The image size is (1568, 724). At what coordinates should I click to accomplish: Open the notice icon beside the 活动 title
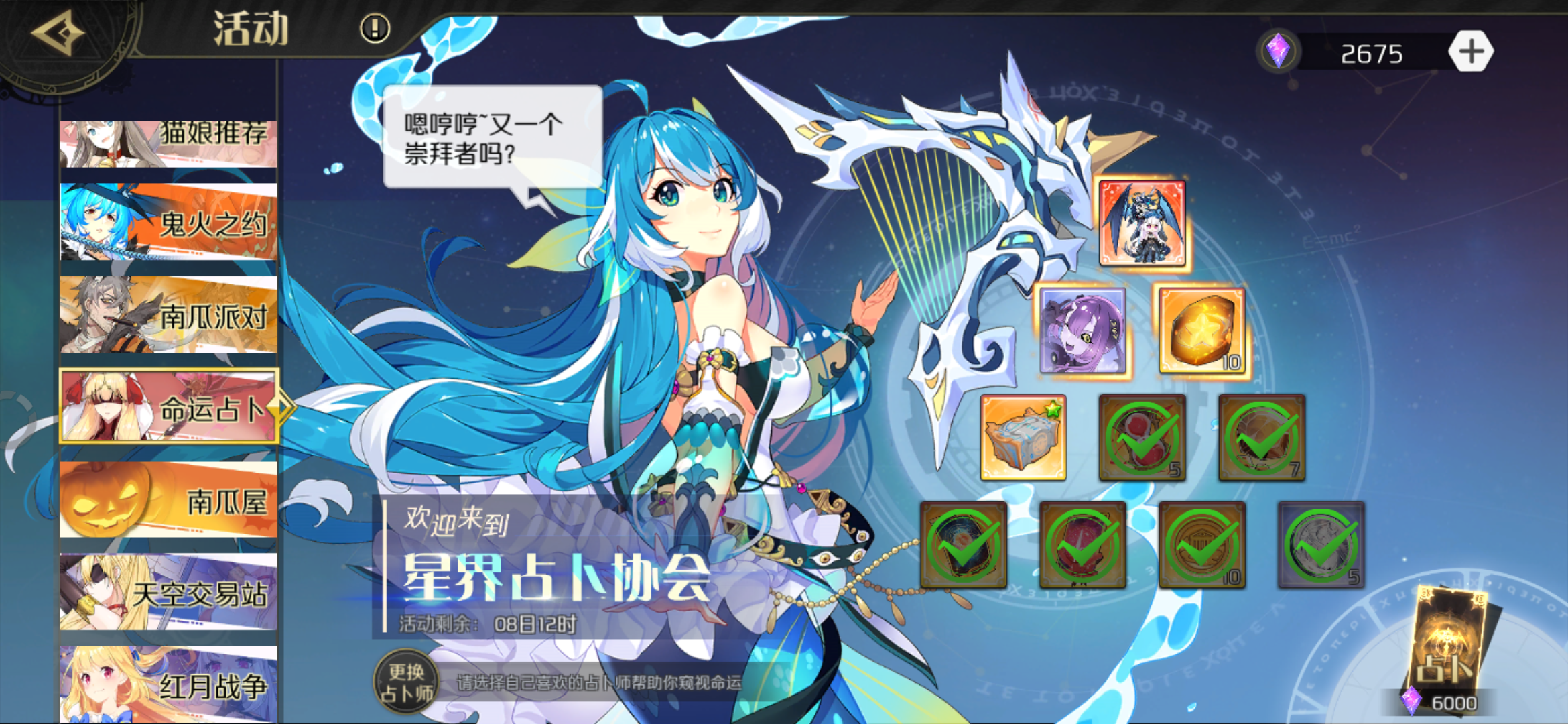pyautogui.click(x=373, y=28)
